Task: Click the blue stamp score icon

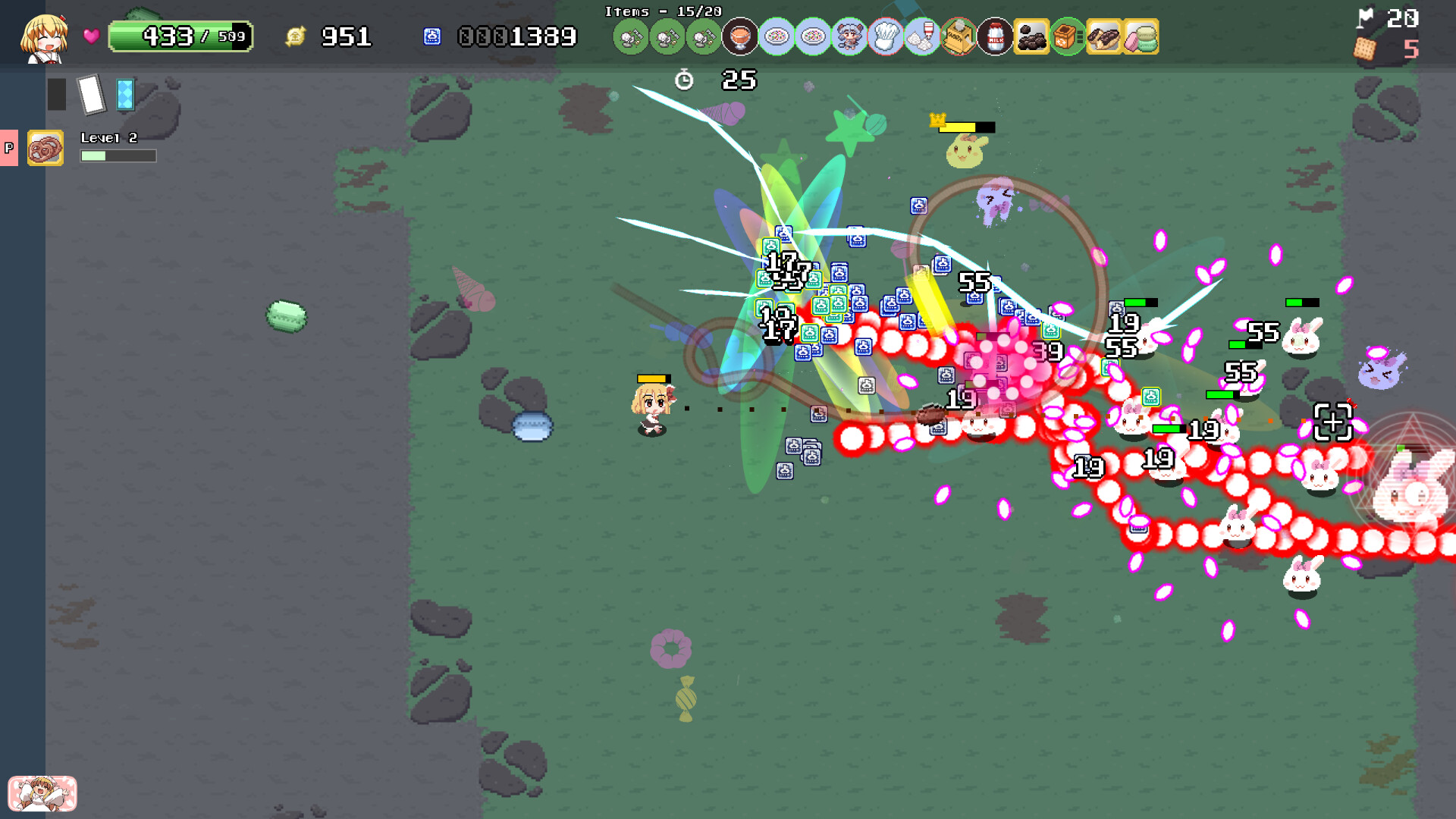Action: pyautogui.click(x=432, y=36)
